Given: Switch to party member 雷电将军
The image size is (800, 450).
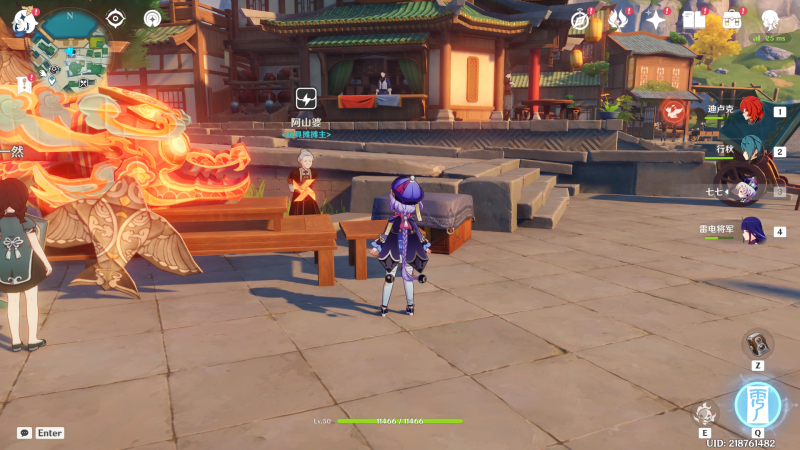Looking at the screenshot, I should click(750, 231).
